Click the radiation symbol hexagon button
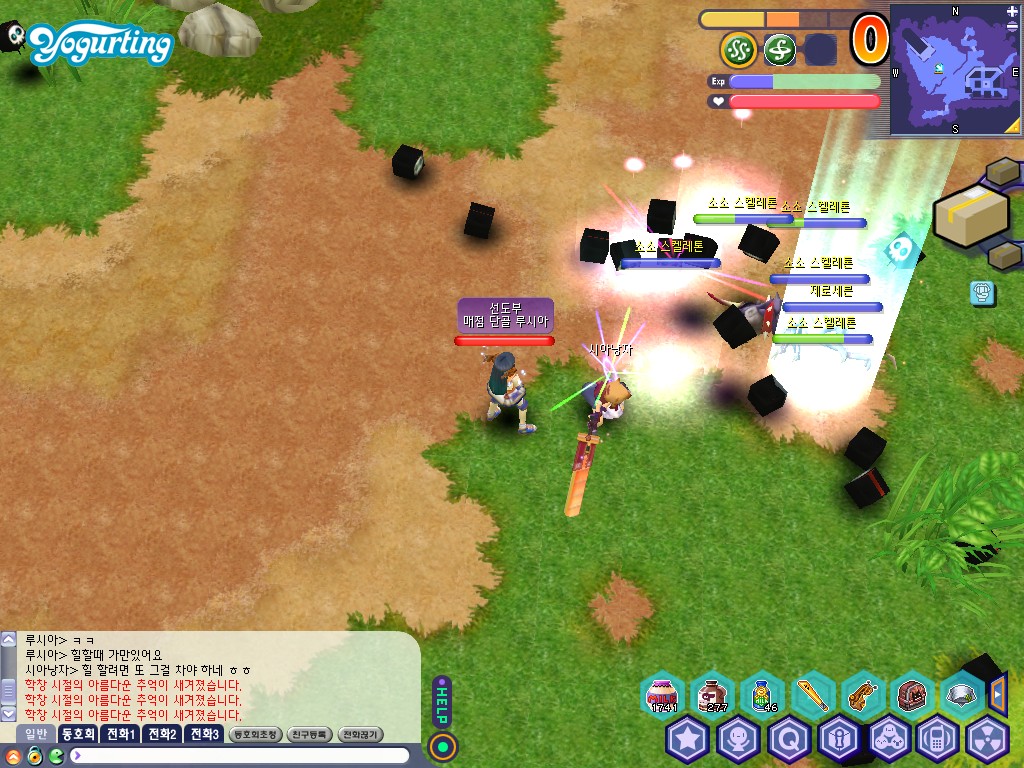Screen dimensions: 1024x768 [x=988, y=740]
